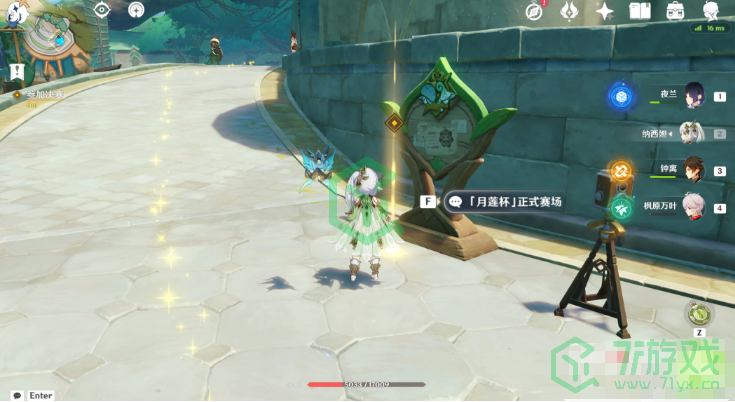Switch to party member 夜兰
Screen dimensions: 735x402
693,95
